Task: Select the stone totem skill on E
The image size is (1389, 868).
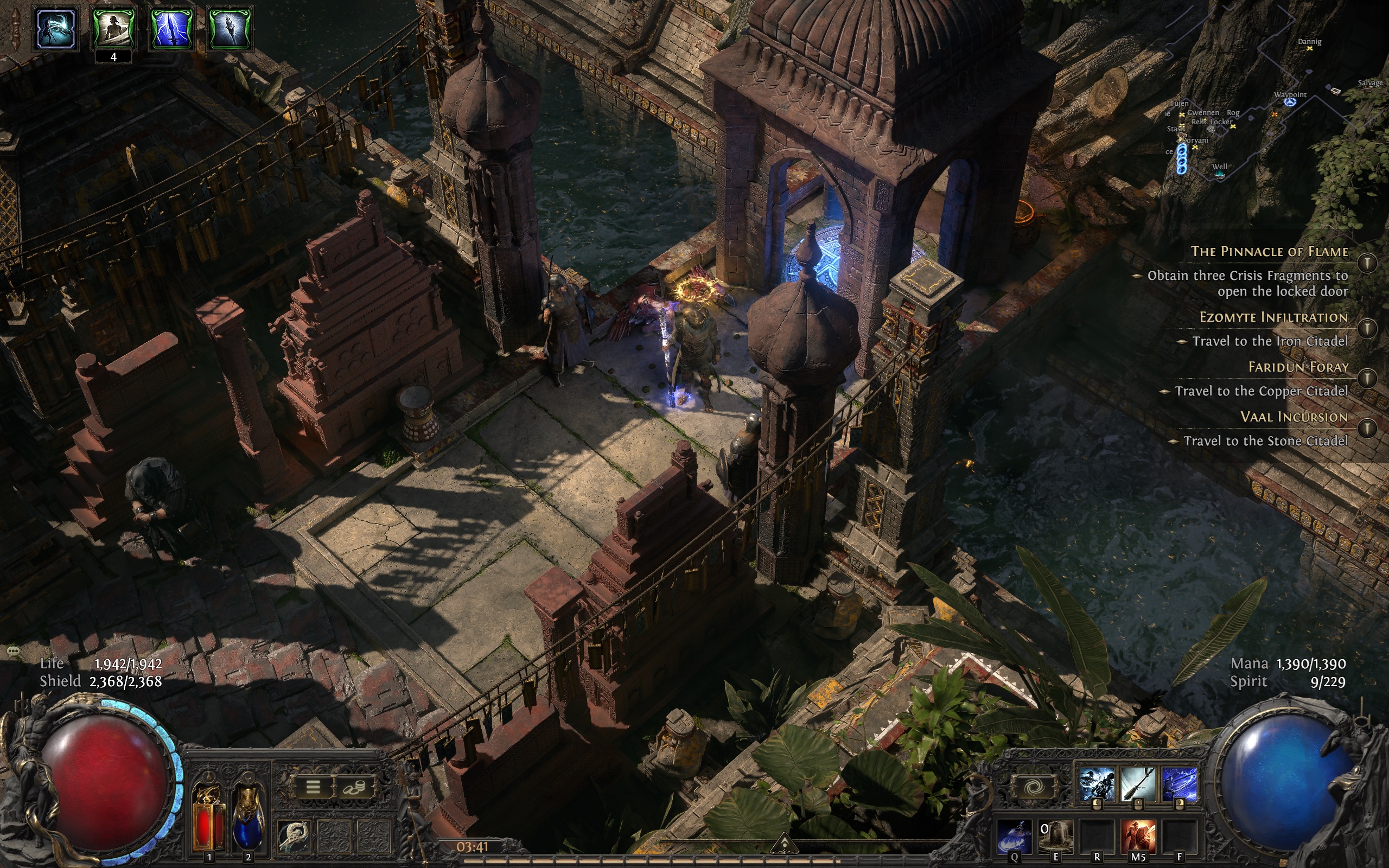Action: click(x=1055, y=837)
